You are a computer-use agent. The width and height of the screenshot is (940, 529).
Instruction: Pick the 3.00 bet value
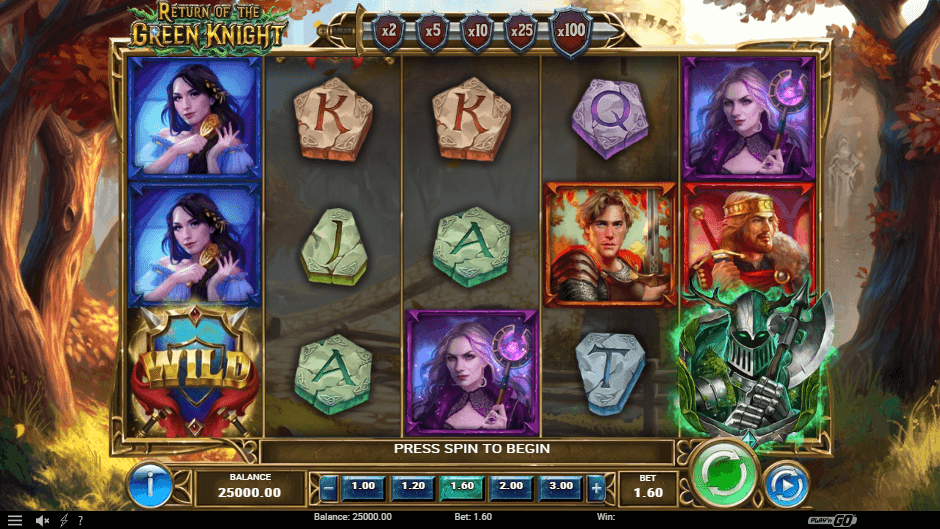(x=559, y=486)
